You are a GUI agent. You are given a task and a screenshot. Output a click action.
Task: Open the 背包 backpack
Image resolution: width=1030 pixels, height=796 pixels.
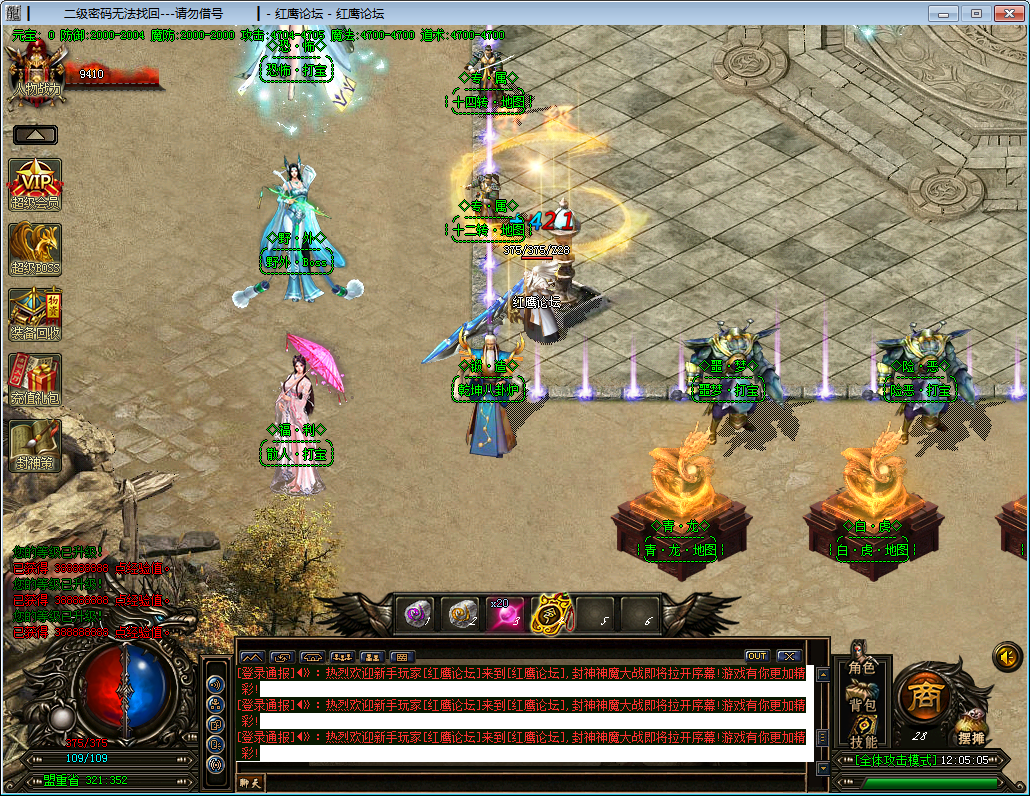coord(862,704)
